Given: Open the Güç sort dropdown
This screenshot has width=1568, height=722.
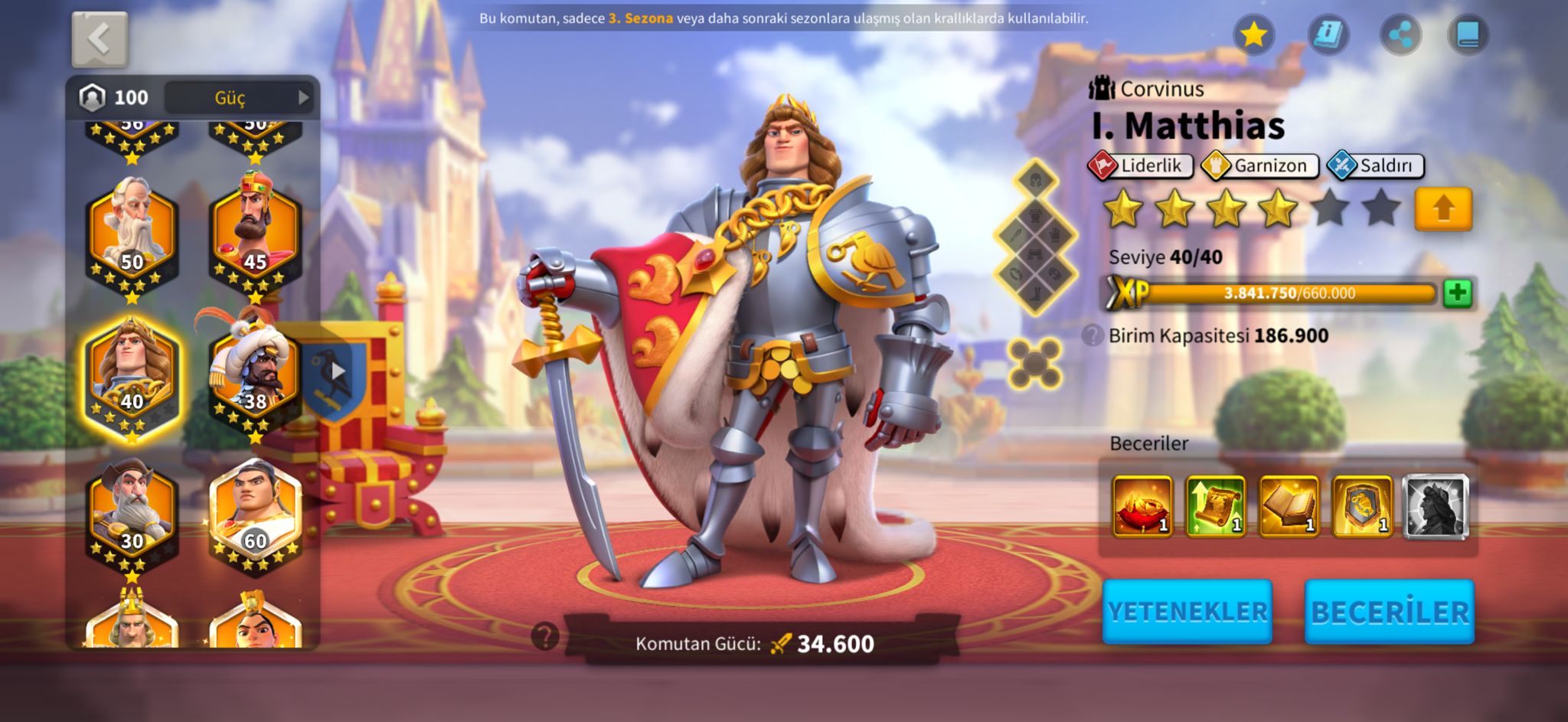Looking at the screenshot, I should tap(240, 97).
